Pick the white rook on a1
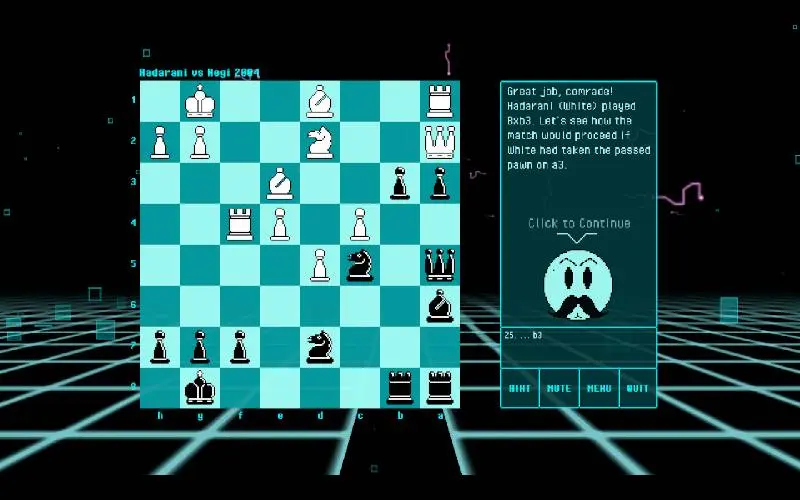The width and height of the screenshot is (800, 500). [439, 101]
